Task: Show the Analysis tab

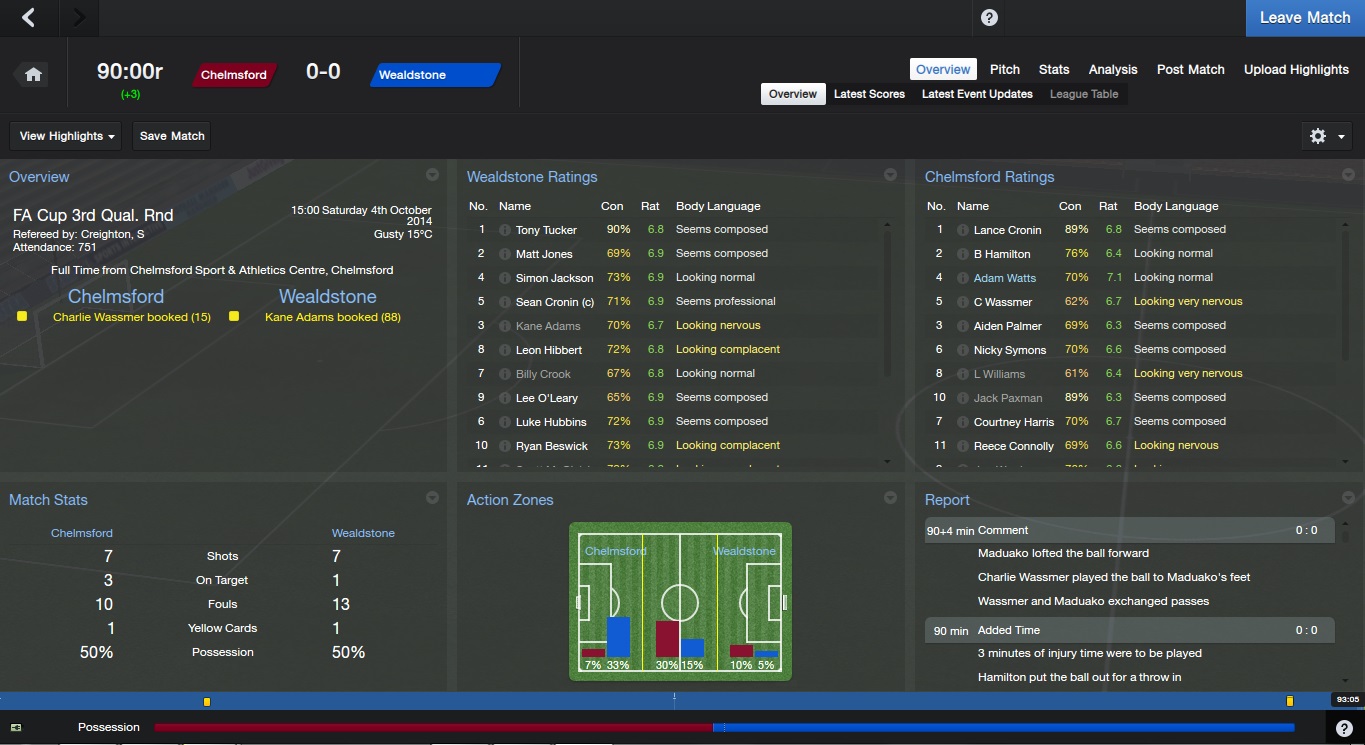Action: [1113, 69]
